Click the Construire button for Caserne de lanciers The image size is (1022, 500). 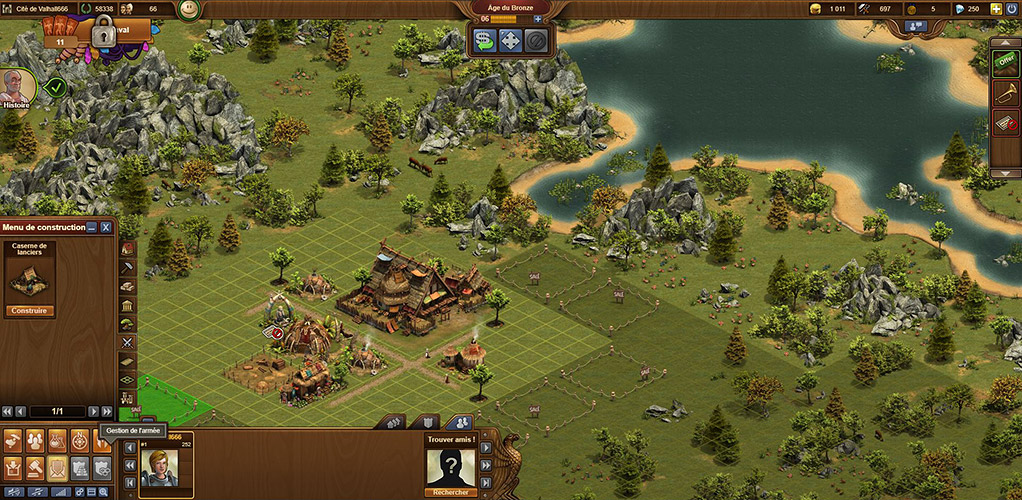[x=30, y=311]
